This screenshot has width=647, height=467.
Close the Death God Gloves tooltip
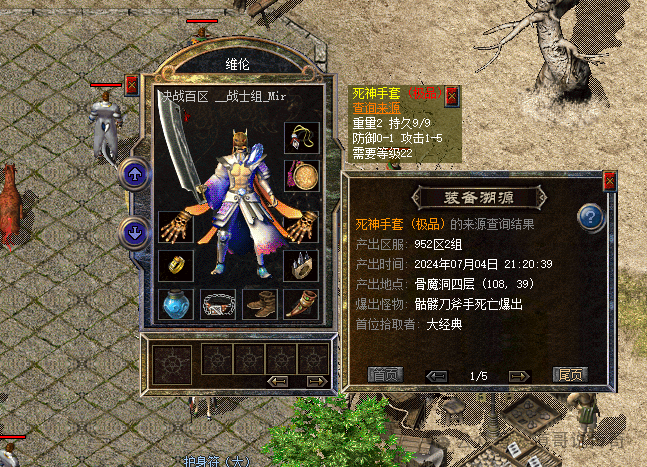point(451,95)
